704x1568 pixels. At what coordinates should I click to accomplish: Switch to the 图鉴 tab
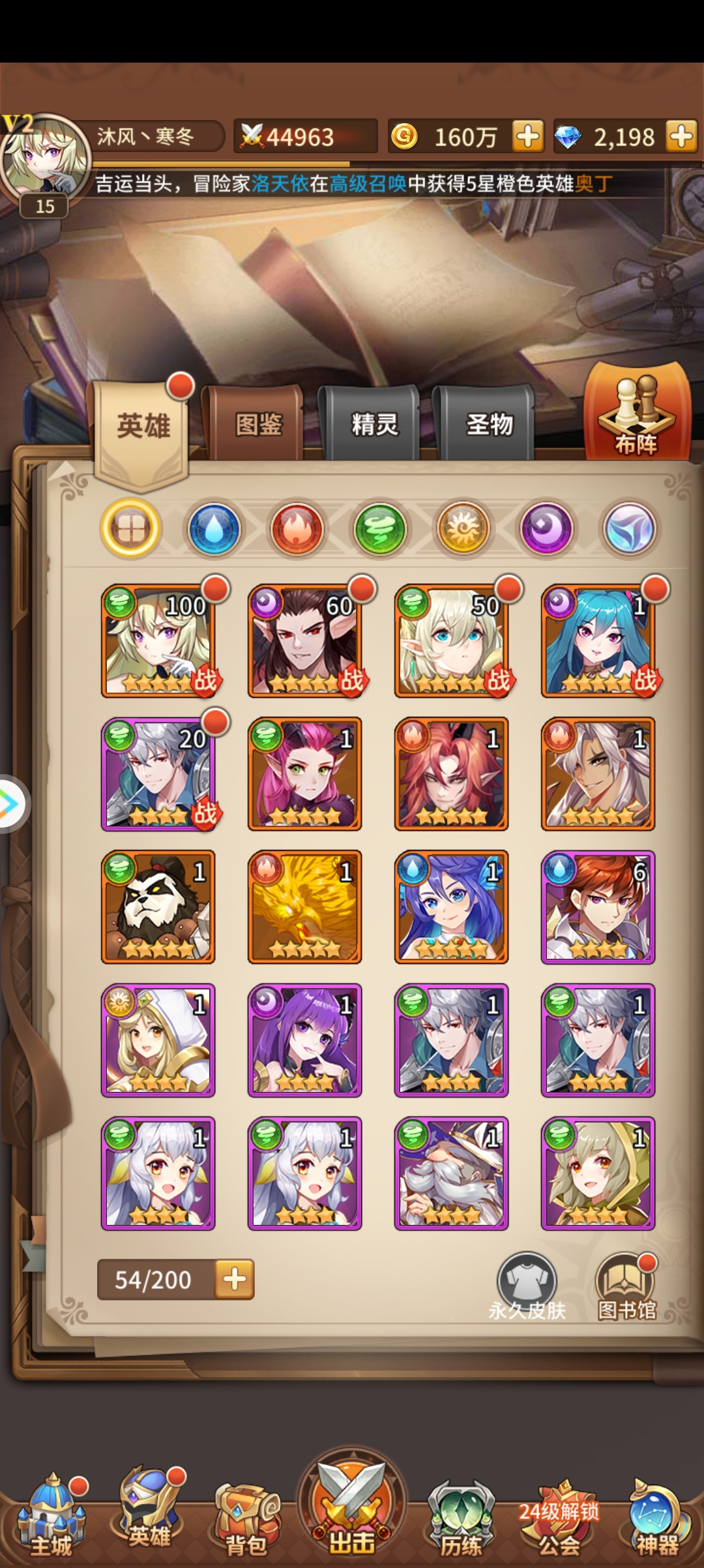point(258,425)
